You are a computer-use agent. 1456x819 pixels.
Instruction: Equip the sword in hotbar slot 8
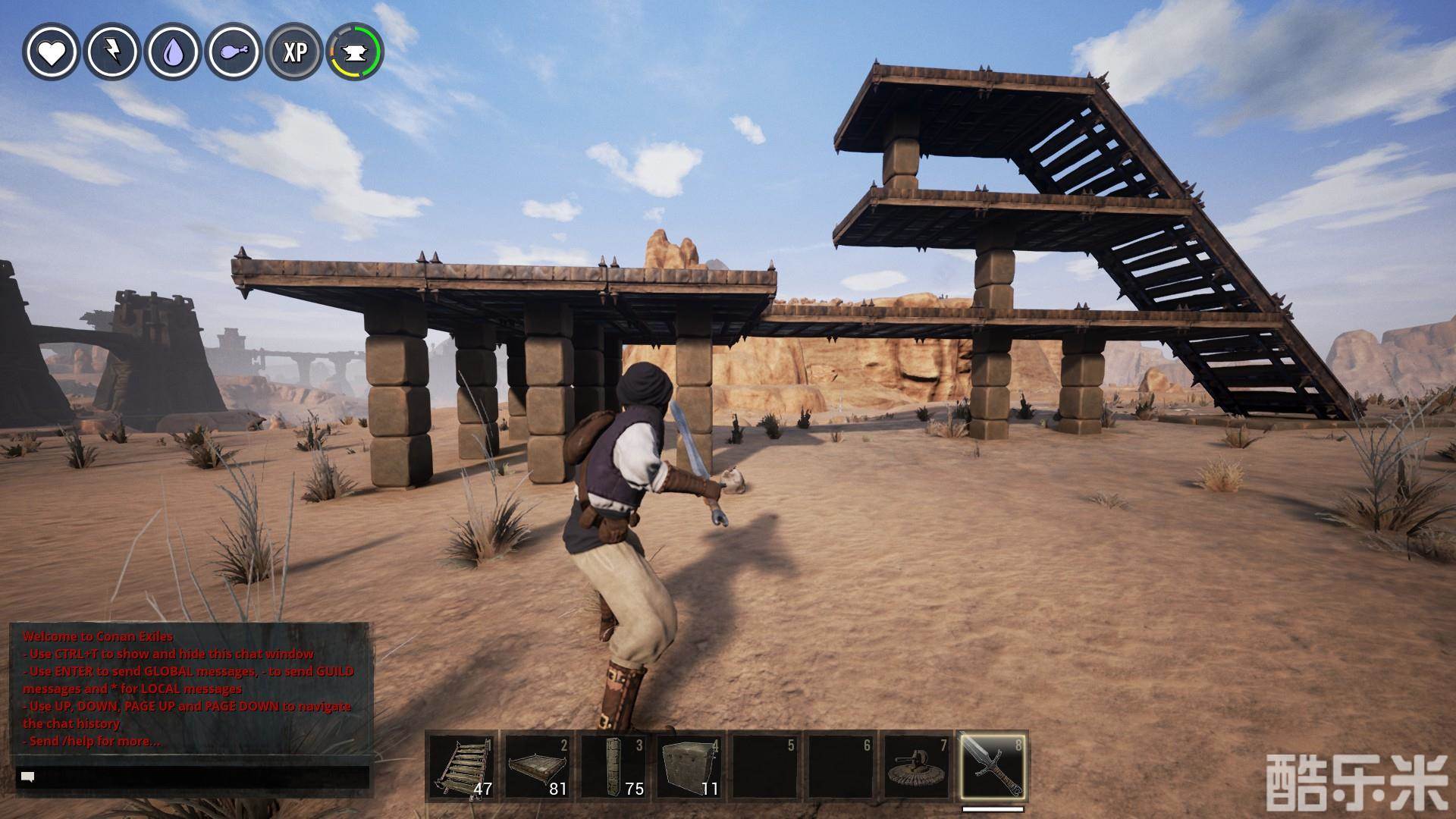(x=992, y=766)
